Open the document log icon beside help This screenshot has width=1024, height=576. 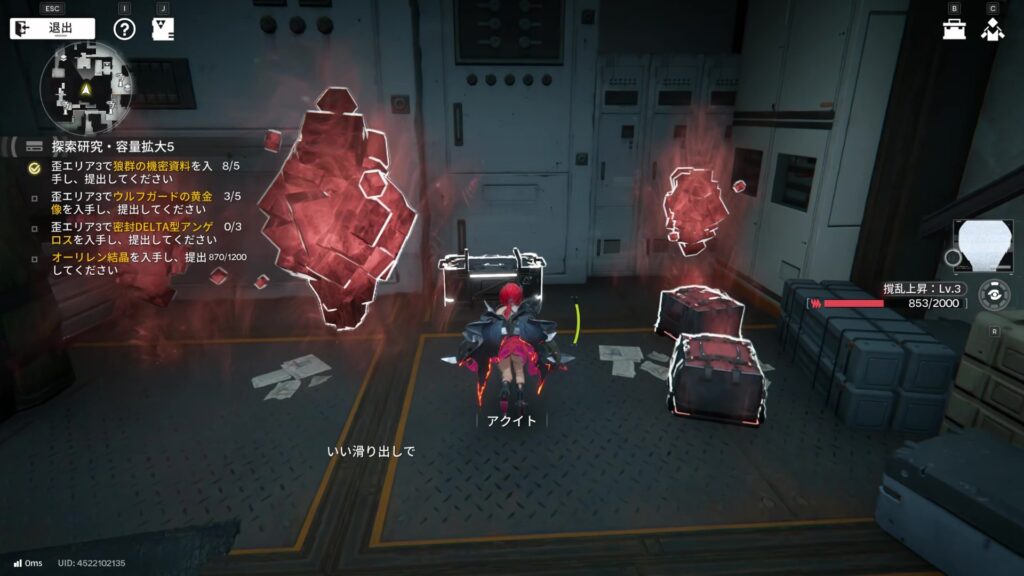point(163,28)
